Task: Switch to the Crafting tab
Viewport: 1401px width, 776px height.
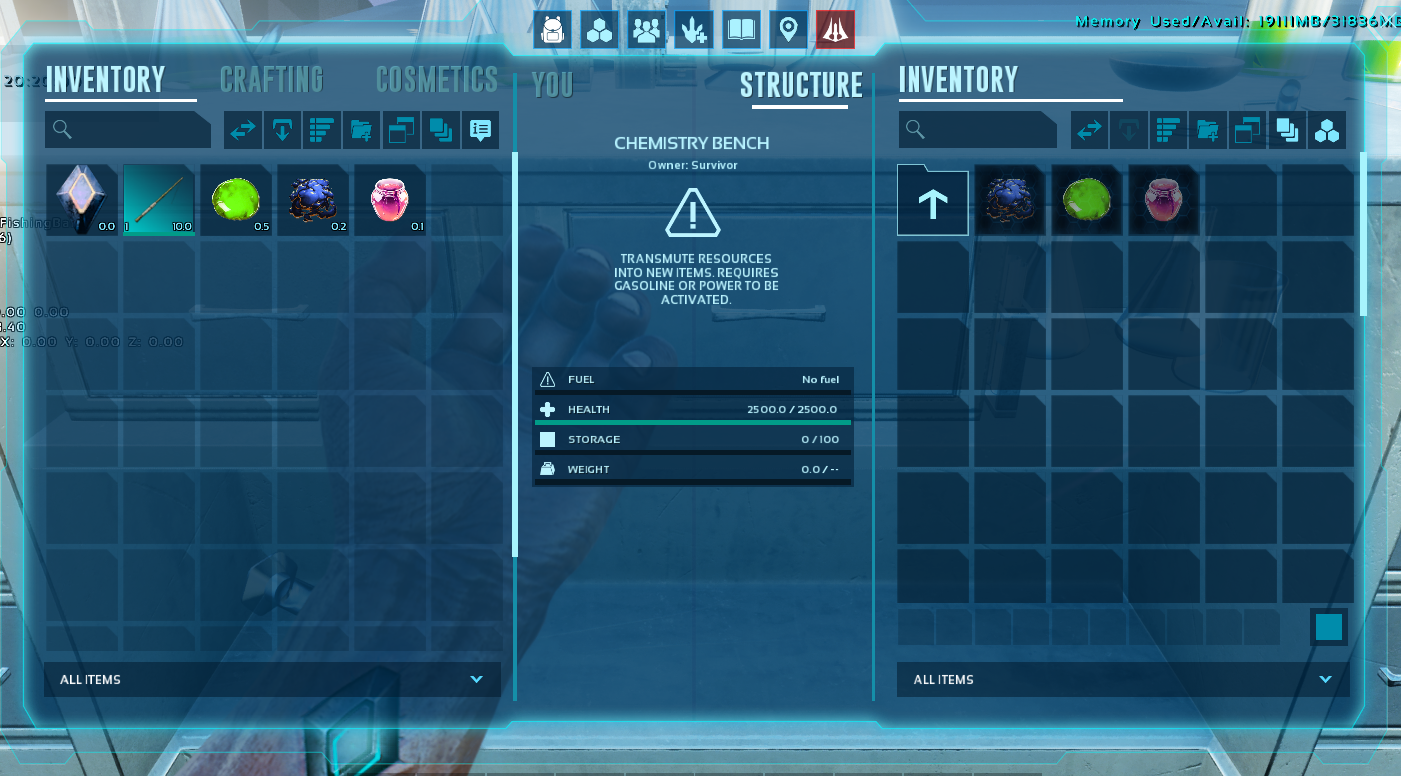Action: tap(271, 79)
